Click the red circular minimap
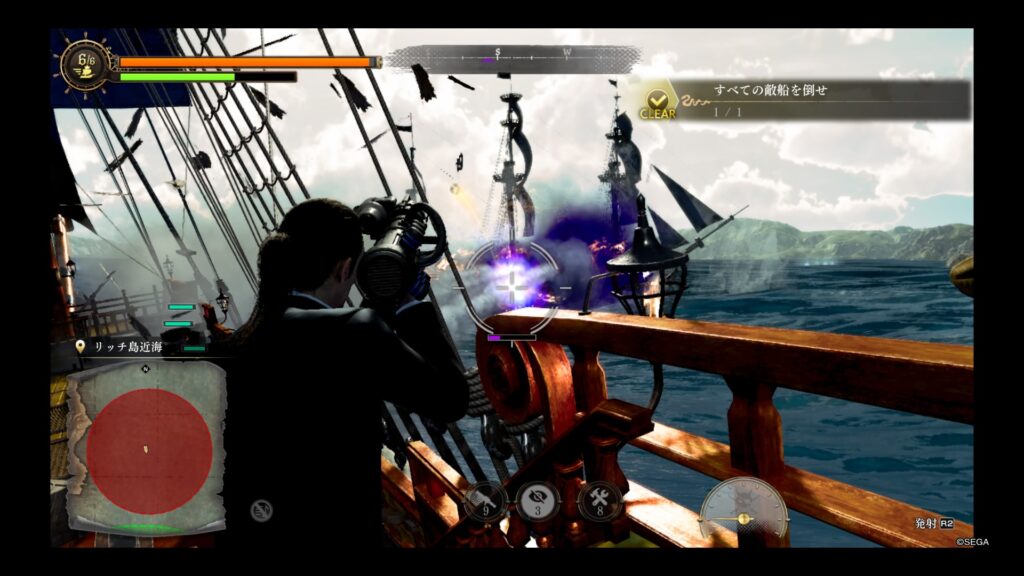 pos(148,451)
